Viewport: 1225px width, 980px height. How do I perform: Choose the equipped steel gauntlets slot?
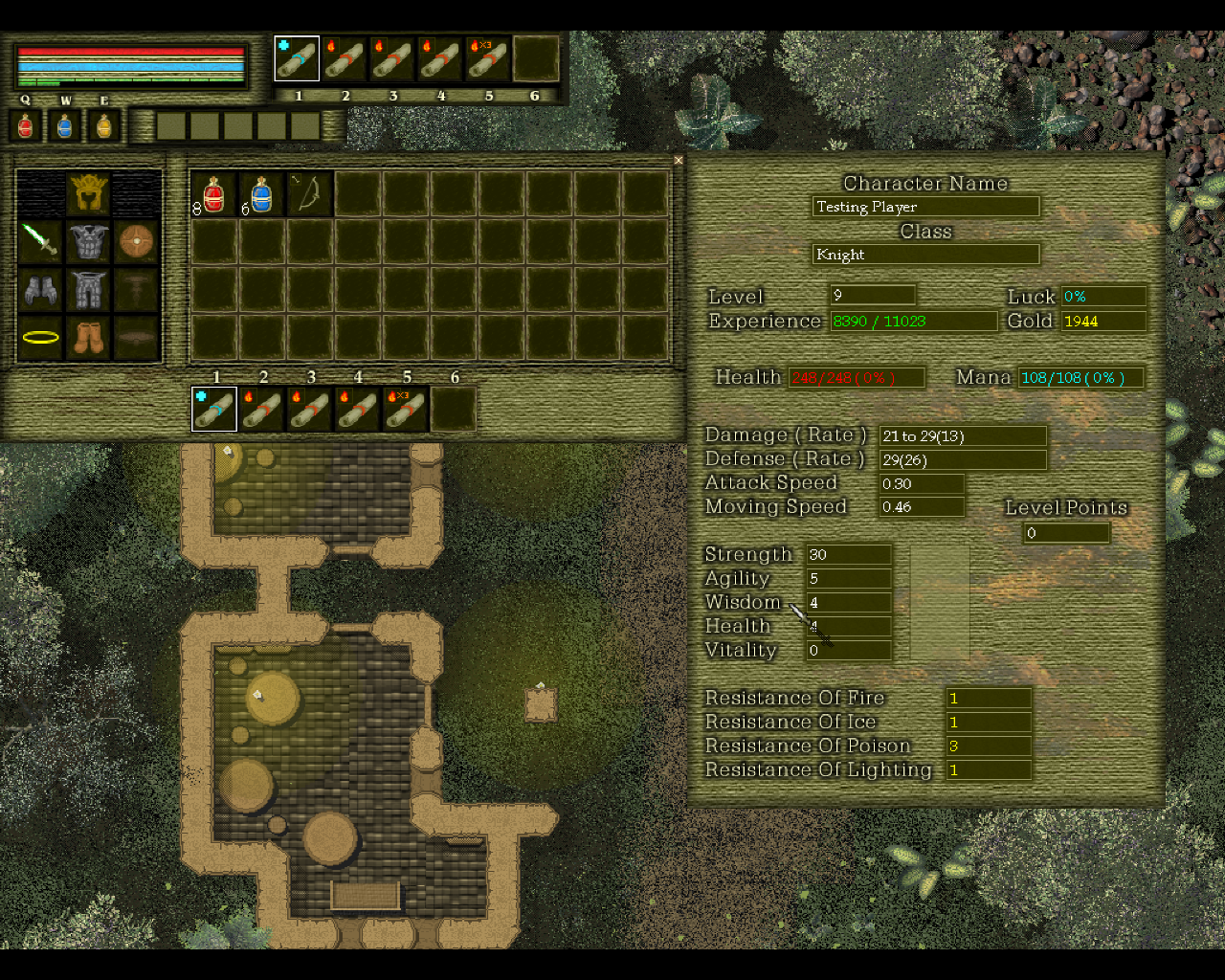coord(41,289)
